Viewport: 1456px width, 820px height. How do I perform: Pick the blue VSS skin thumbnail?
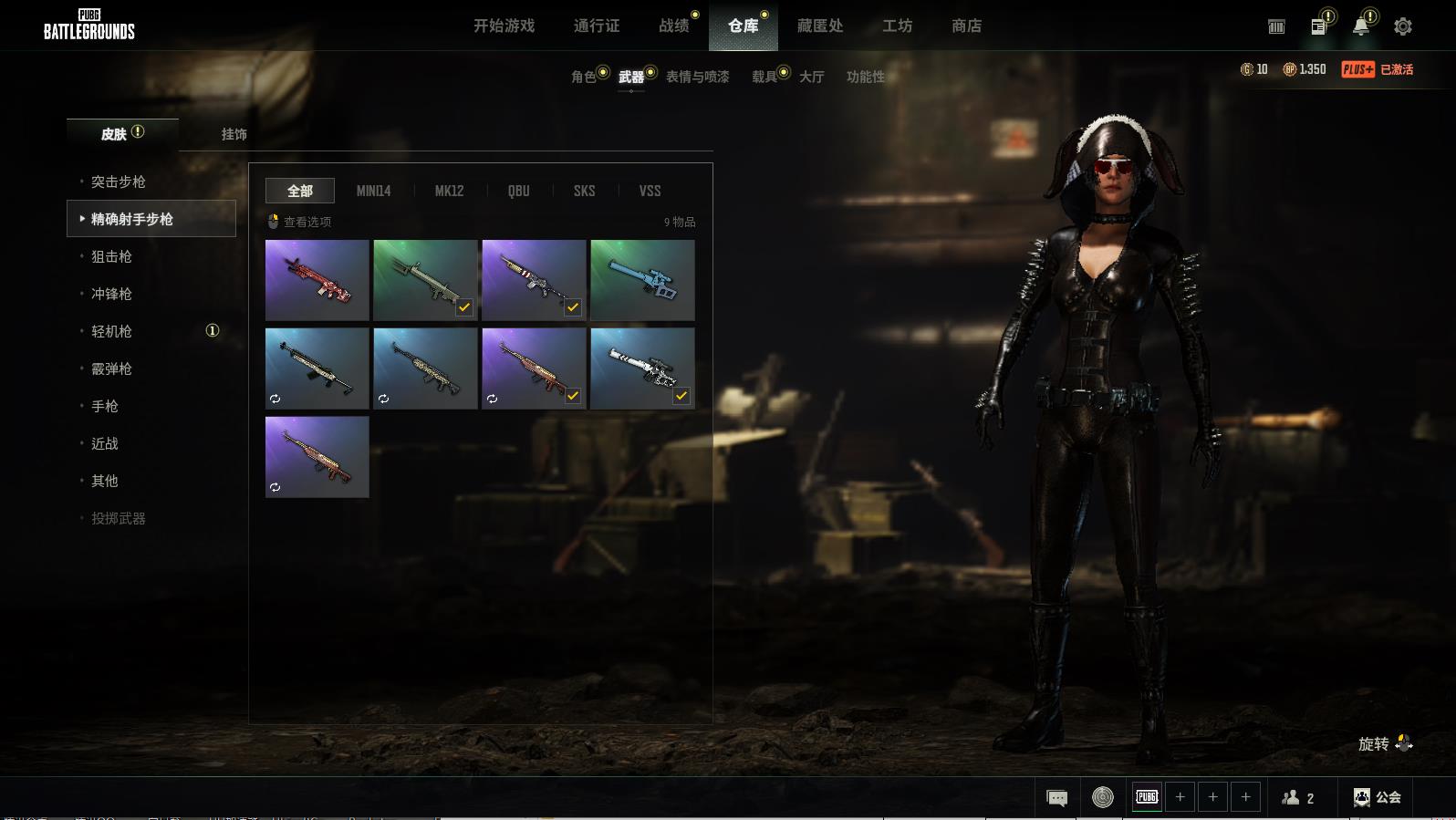point(642,280)
